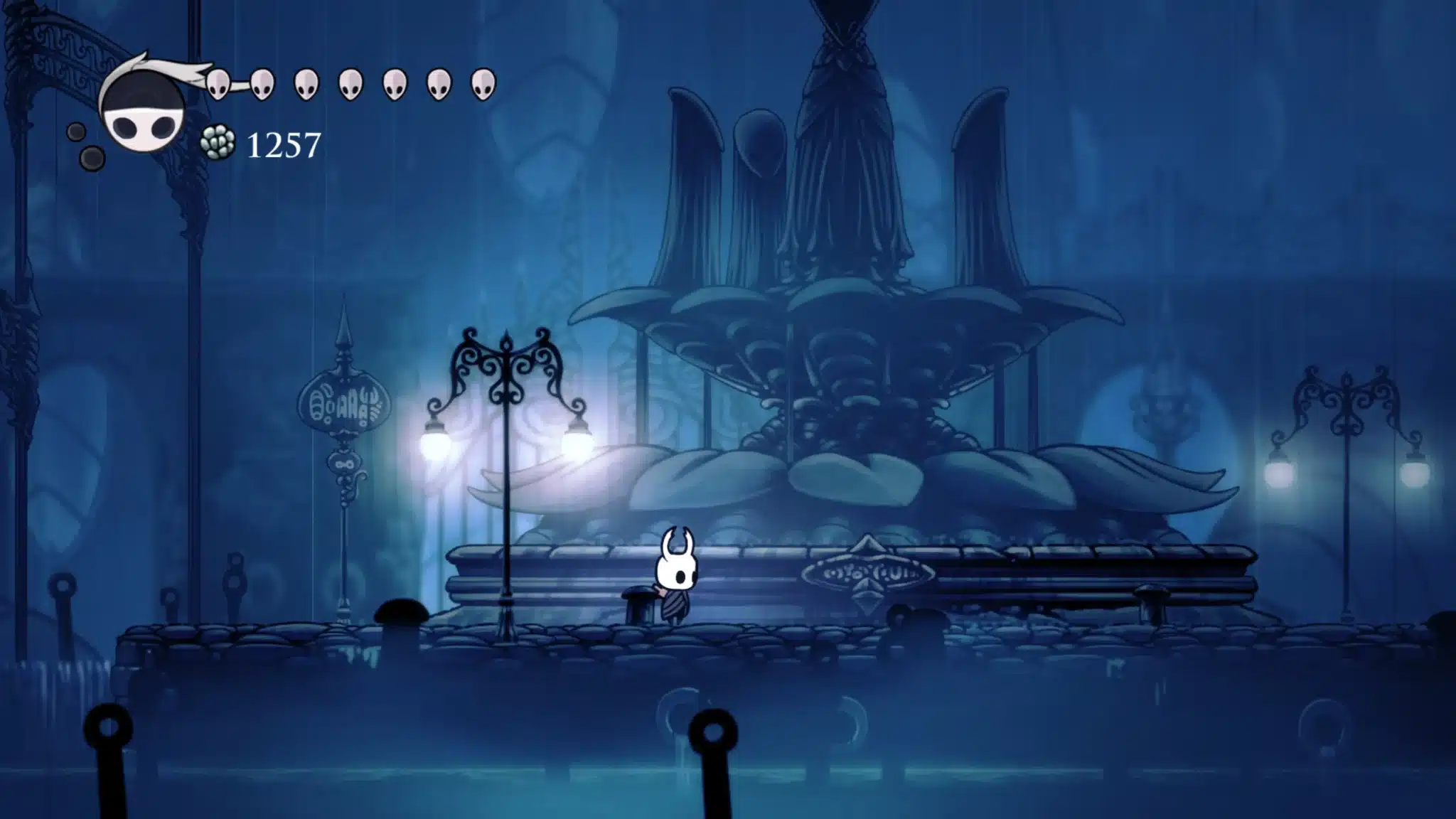
Task: Click the Geo currency icon
Action: (218, 143)
